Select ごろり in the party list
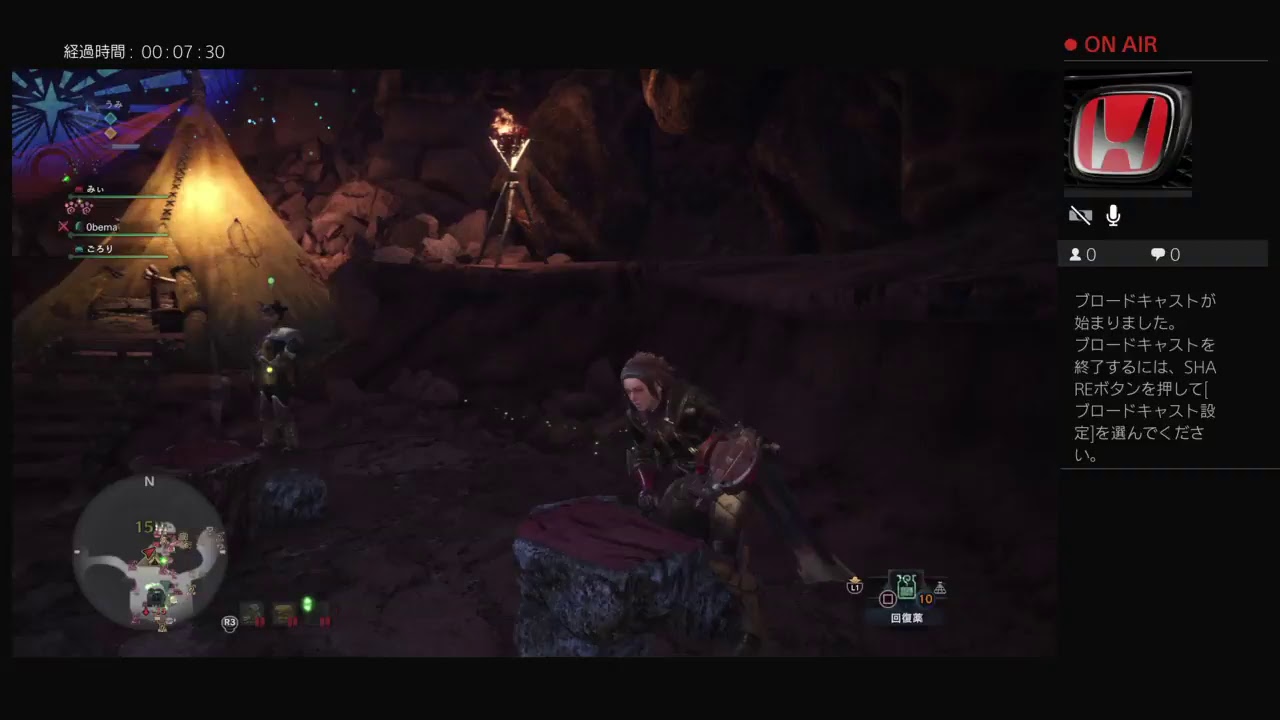1280x720 pixels. click(x=98, y=248)
